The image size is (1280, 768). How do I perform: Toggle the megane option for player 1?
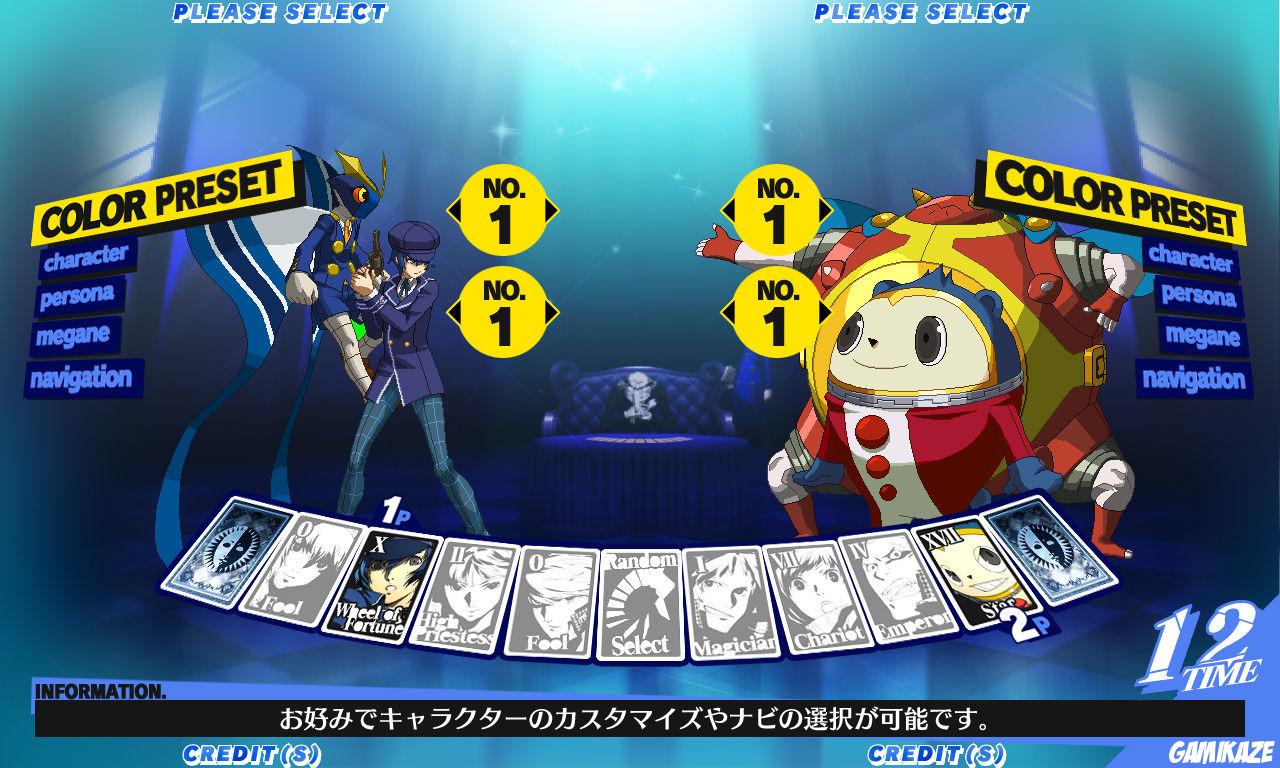(x=75, y=337)
